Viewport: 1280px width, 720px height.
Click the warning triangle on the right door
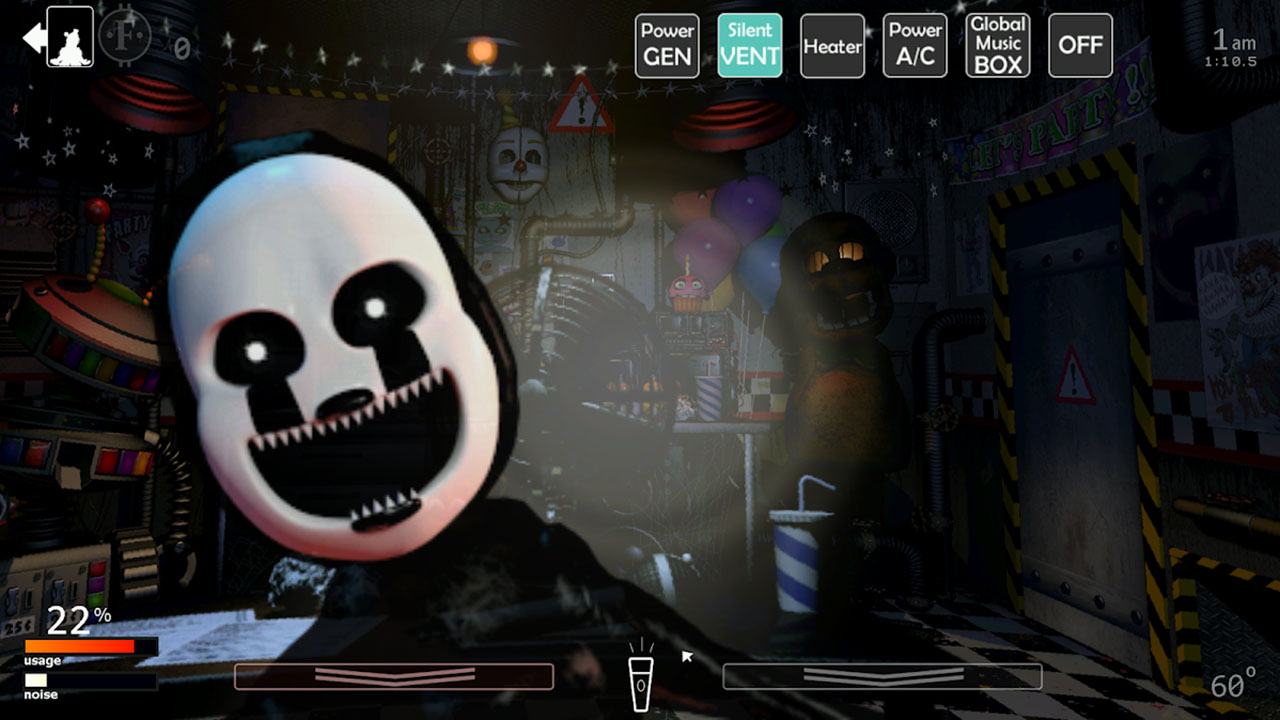pos(1076,378)
